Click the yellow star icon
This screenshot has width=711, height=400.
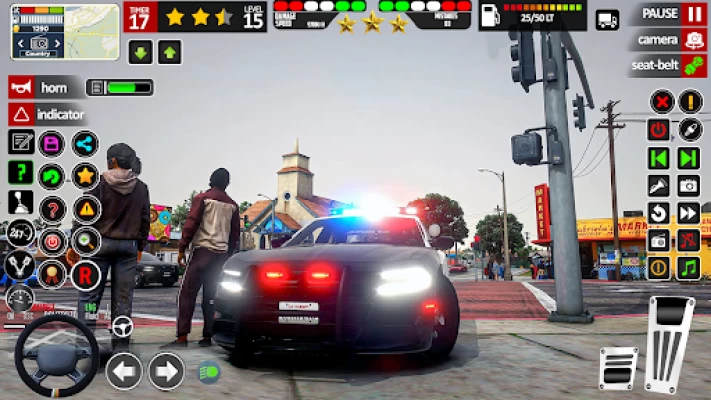[x=85, y=176]
